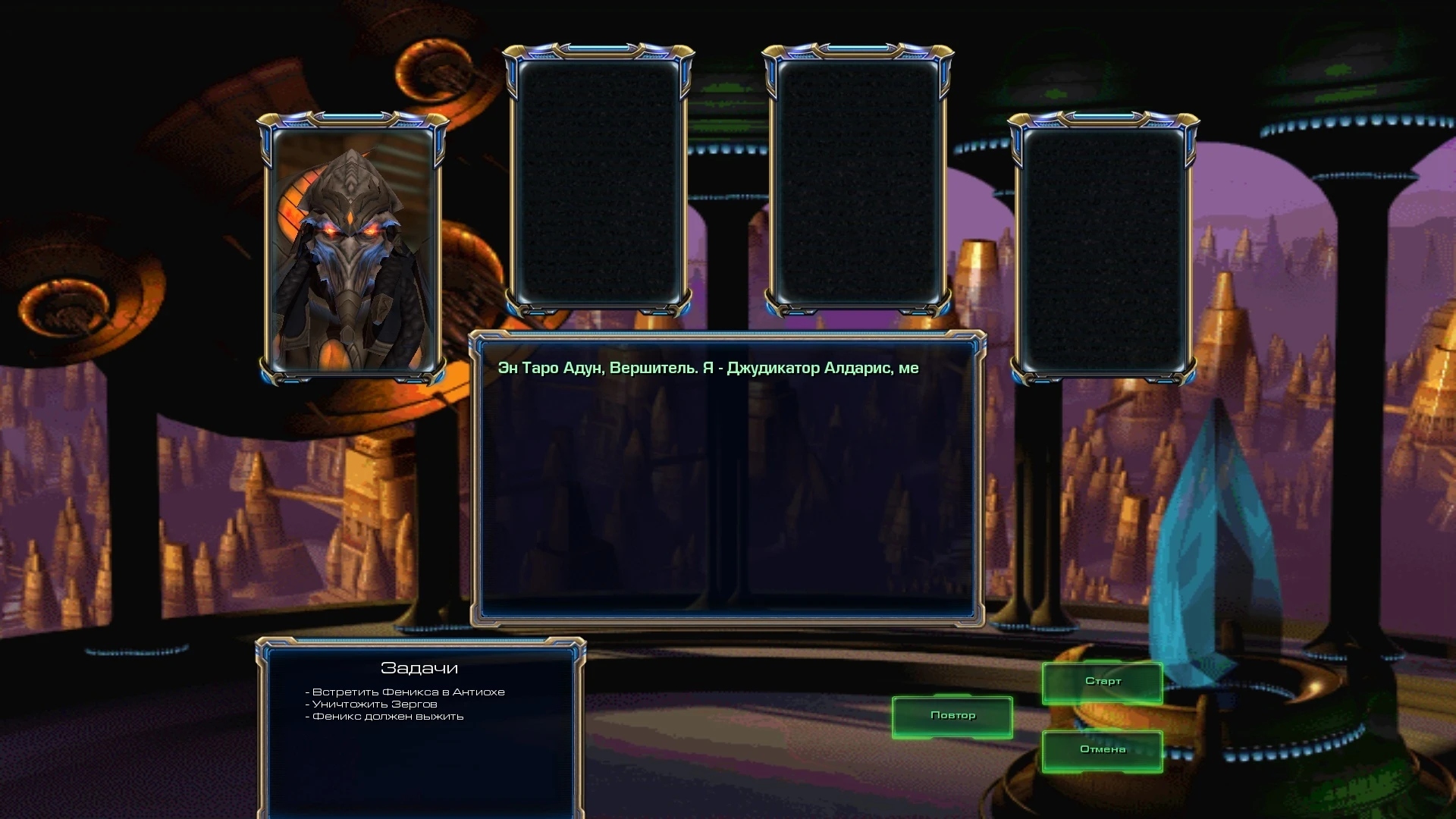The width and height of the screenshot is (1456, 819).
Task: Click the gold emblem atop Aldaris's frame
Action: (351, 120)
